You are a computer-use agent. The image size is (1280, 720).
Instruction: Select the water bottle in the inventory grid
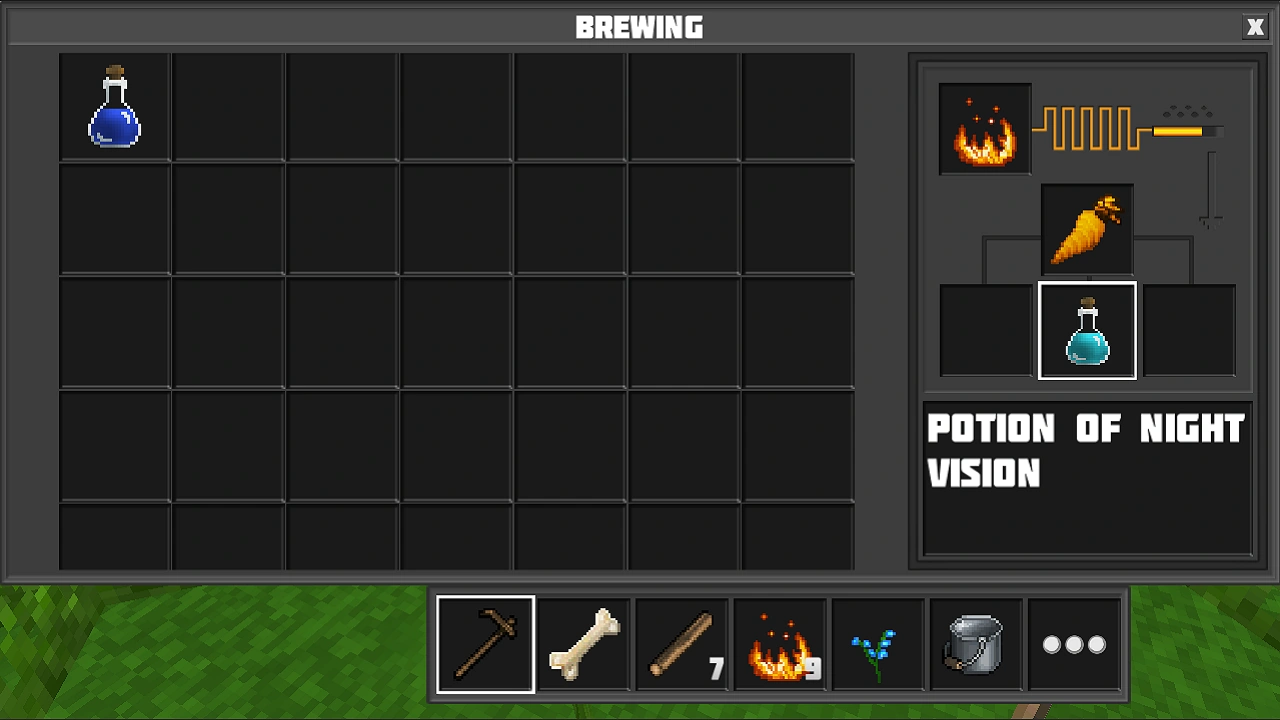point(113,105)
